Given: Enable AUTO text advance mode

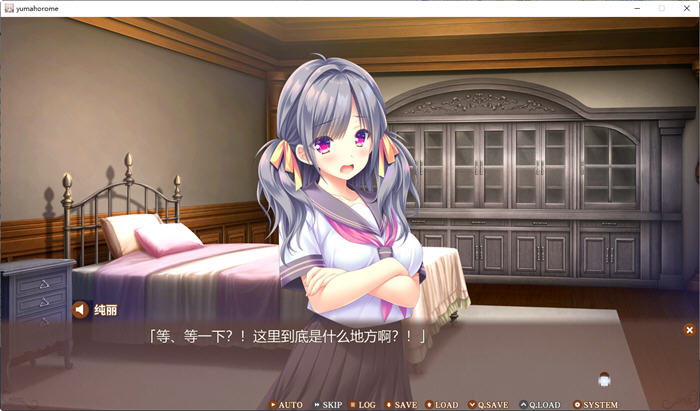Looking at the screenshot, I should click(x=285, y=405).
